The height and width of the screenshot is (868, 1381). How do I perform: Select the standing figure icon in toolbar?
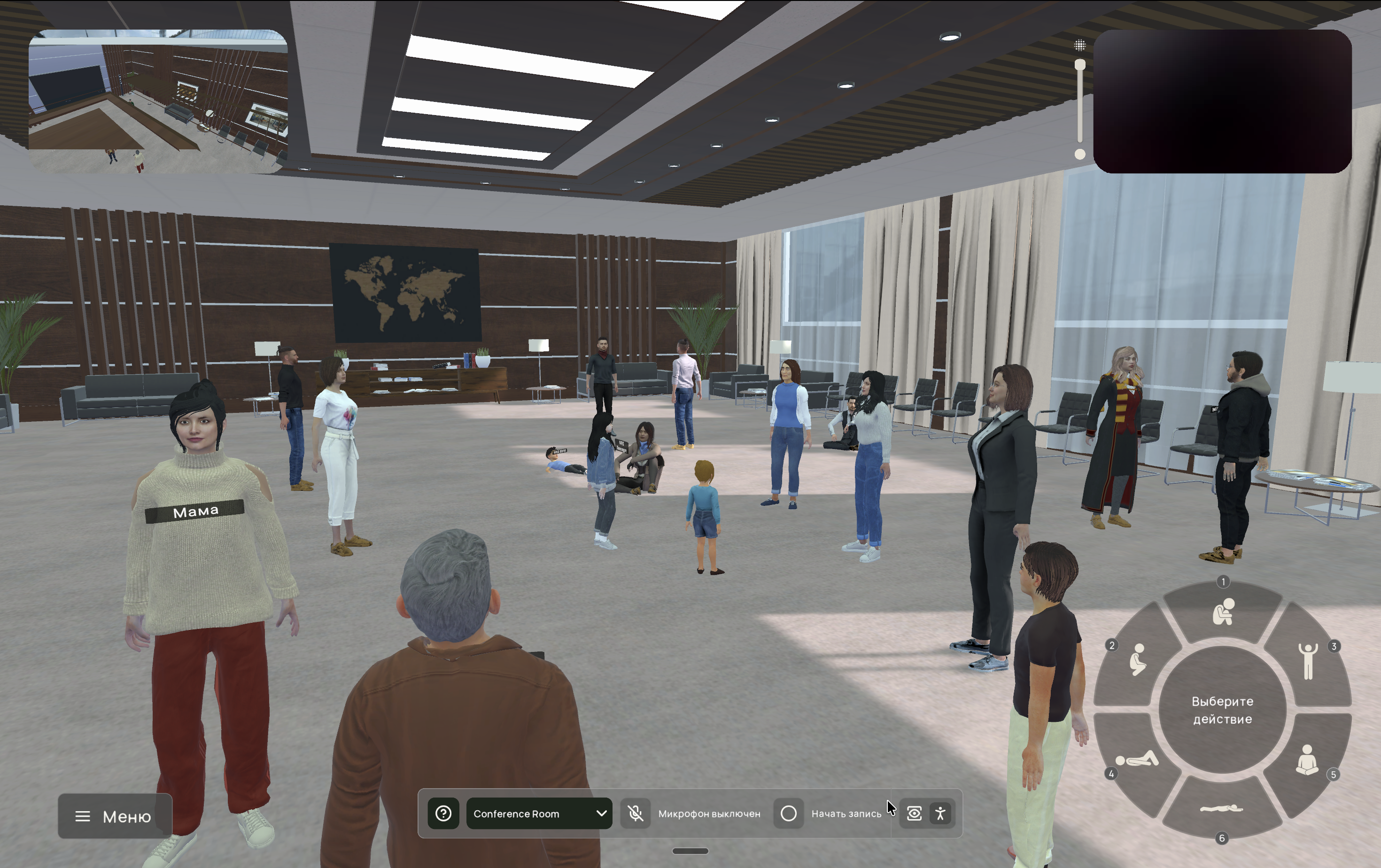pos(940,813)
